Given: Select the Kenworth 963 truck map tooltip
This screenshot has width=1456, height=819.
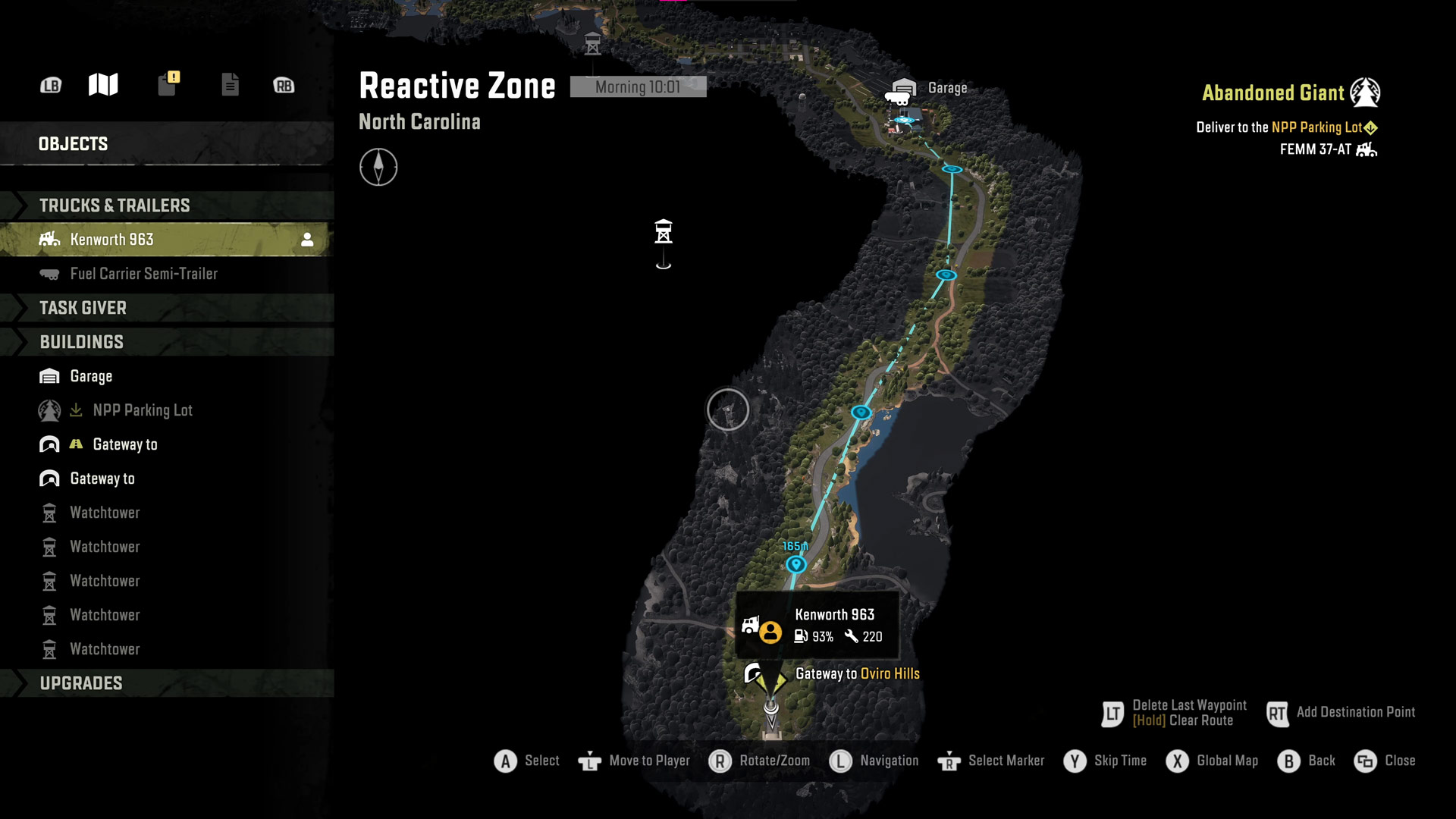Looking at the screenshot, I should pos(817,626).
